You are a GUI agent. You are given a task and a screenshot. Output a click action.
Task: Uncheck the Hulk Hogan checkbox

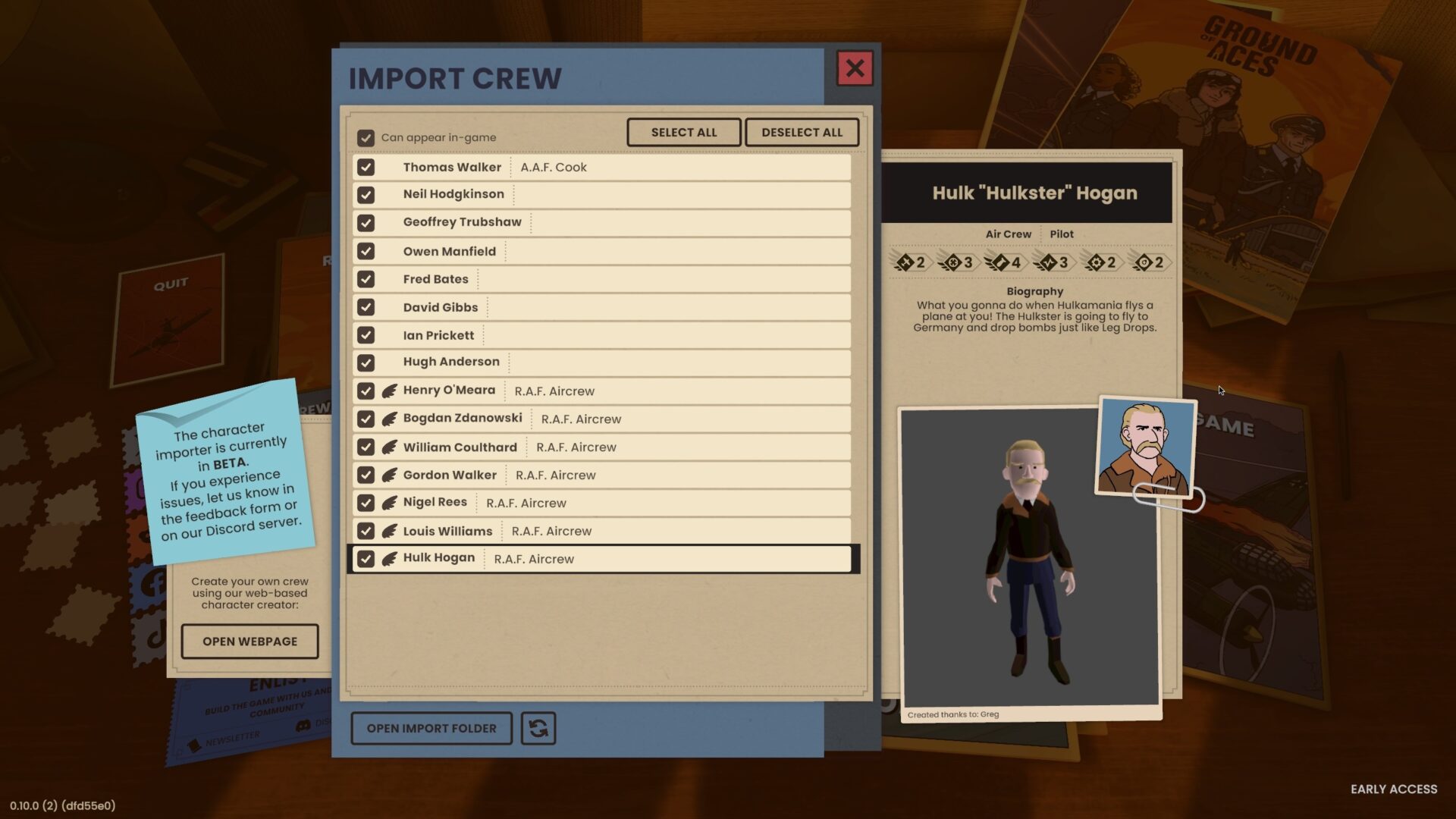[366, 559]
